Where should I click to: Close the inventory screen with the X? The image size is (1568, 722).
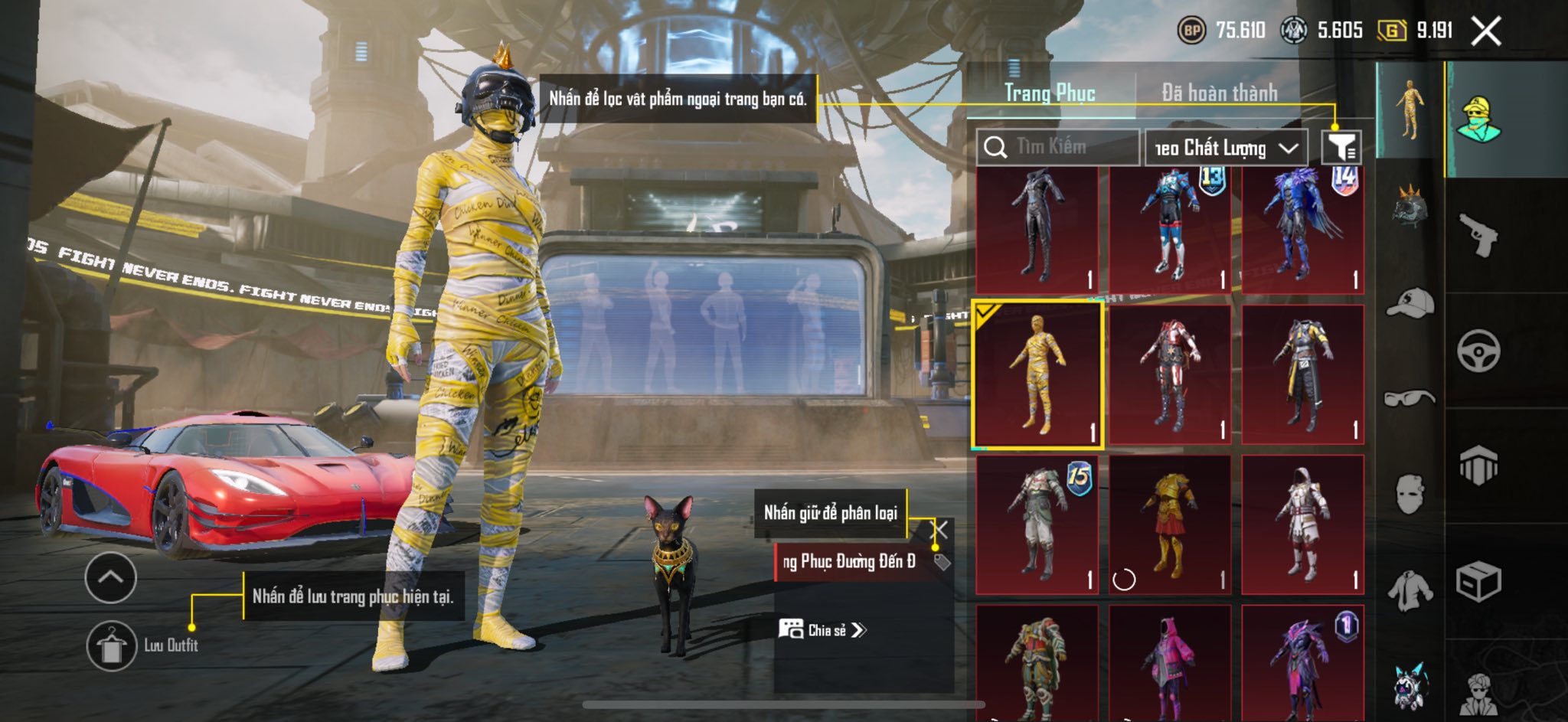1486,31
